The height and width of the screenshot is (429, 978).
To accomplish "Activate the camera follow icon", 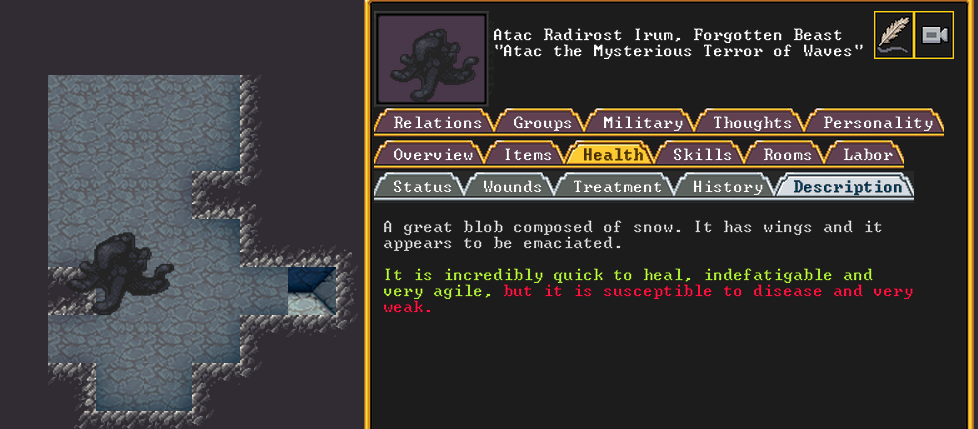I will (x=934, y=36).
